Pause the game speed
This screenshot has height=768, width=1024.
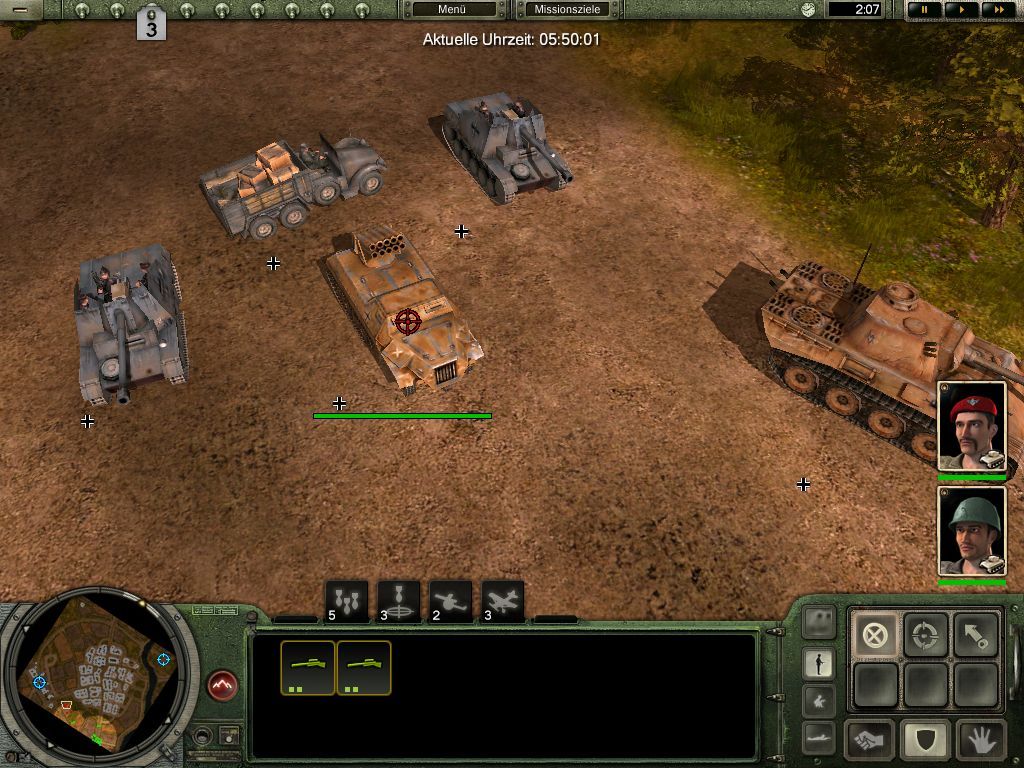click(924, 10)
